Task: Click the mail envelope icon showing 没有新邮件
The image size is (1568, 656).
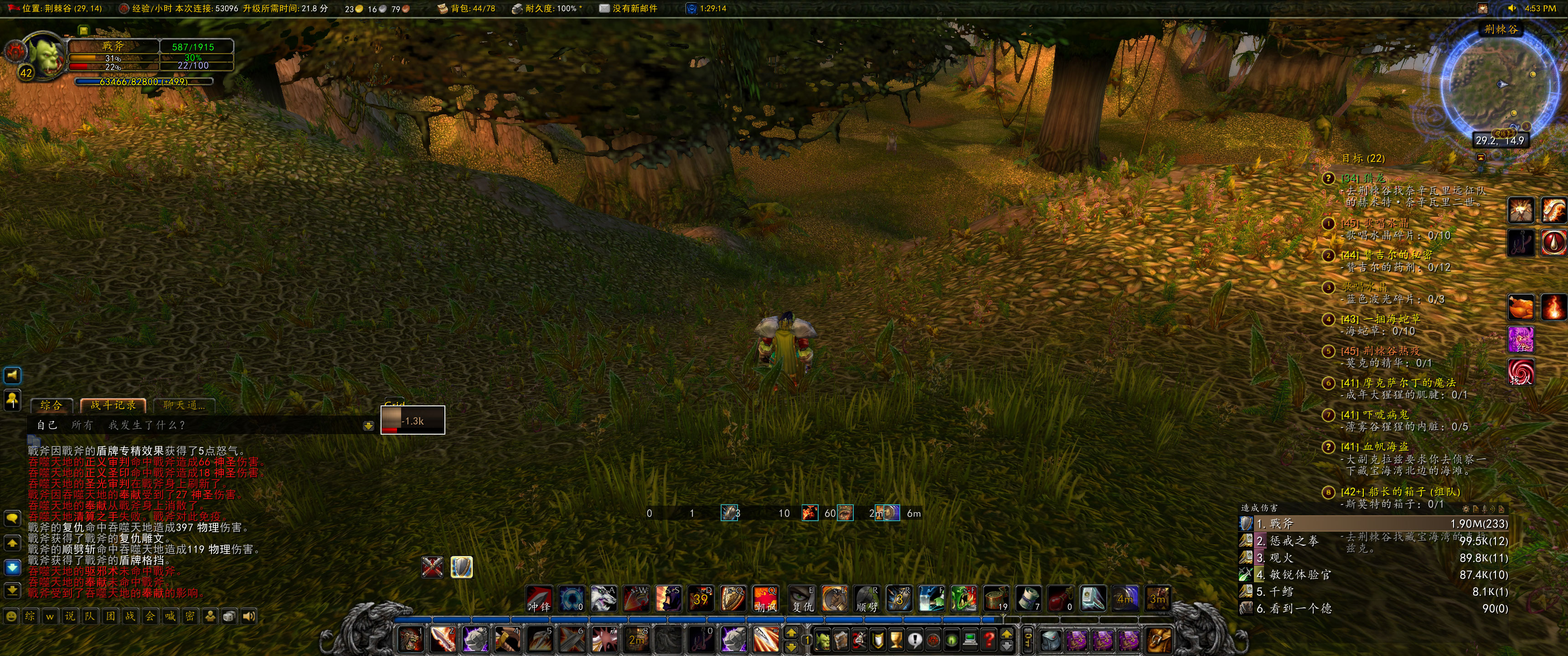Action: click(x=604, y=8)
